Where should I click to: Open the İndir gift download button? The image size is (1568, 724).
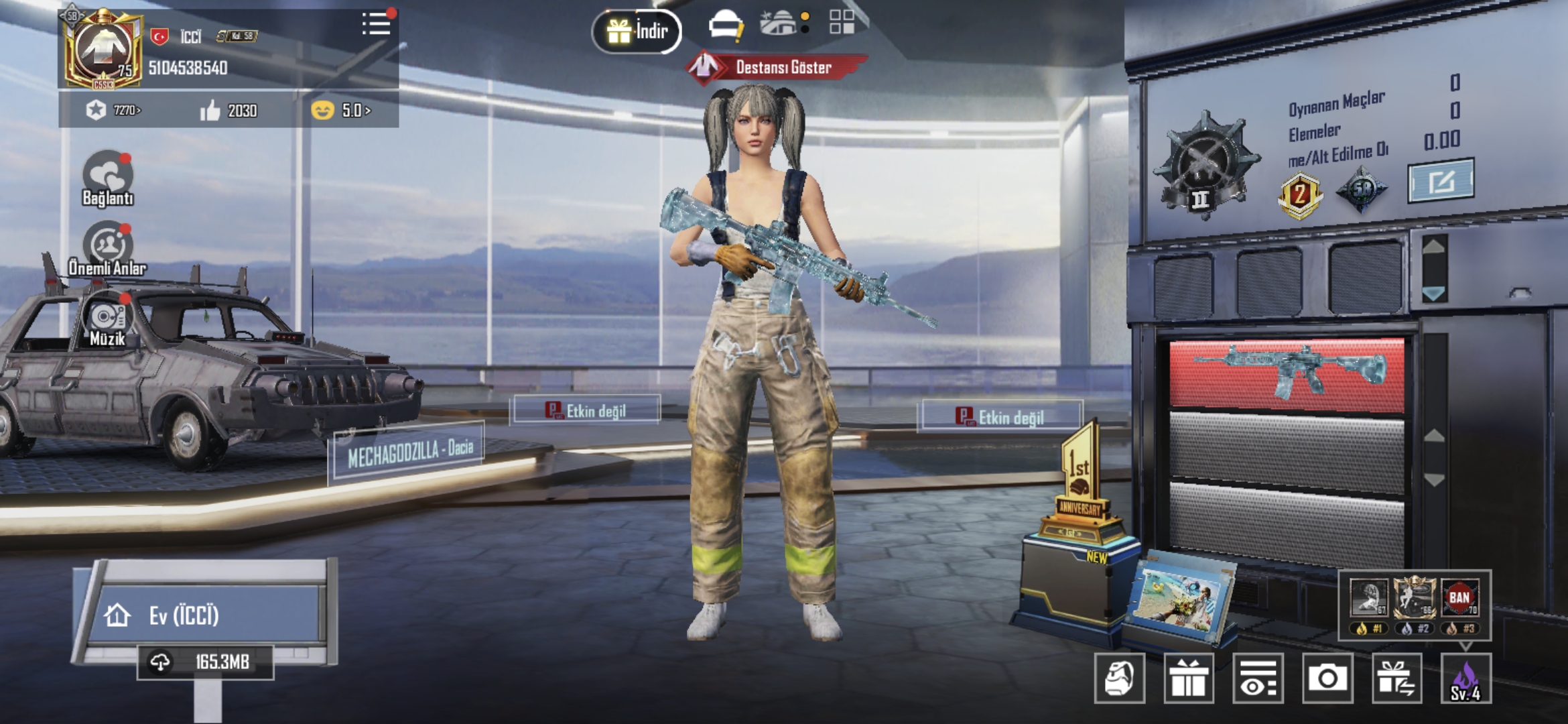click(637, 31)
